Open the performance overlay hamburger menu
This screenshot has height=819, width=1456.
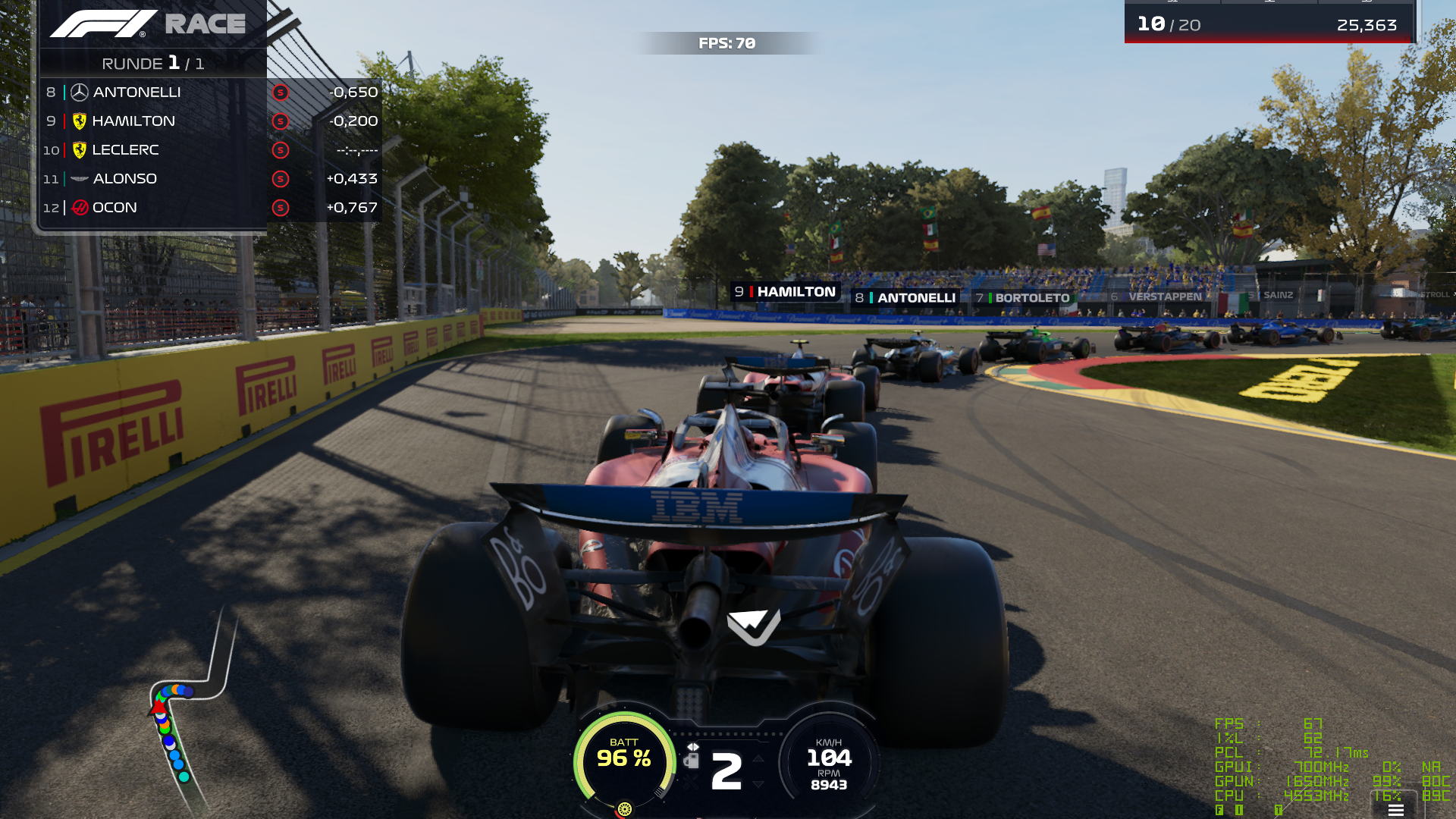[1395, 810]
